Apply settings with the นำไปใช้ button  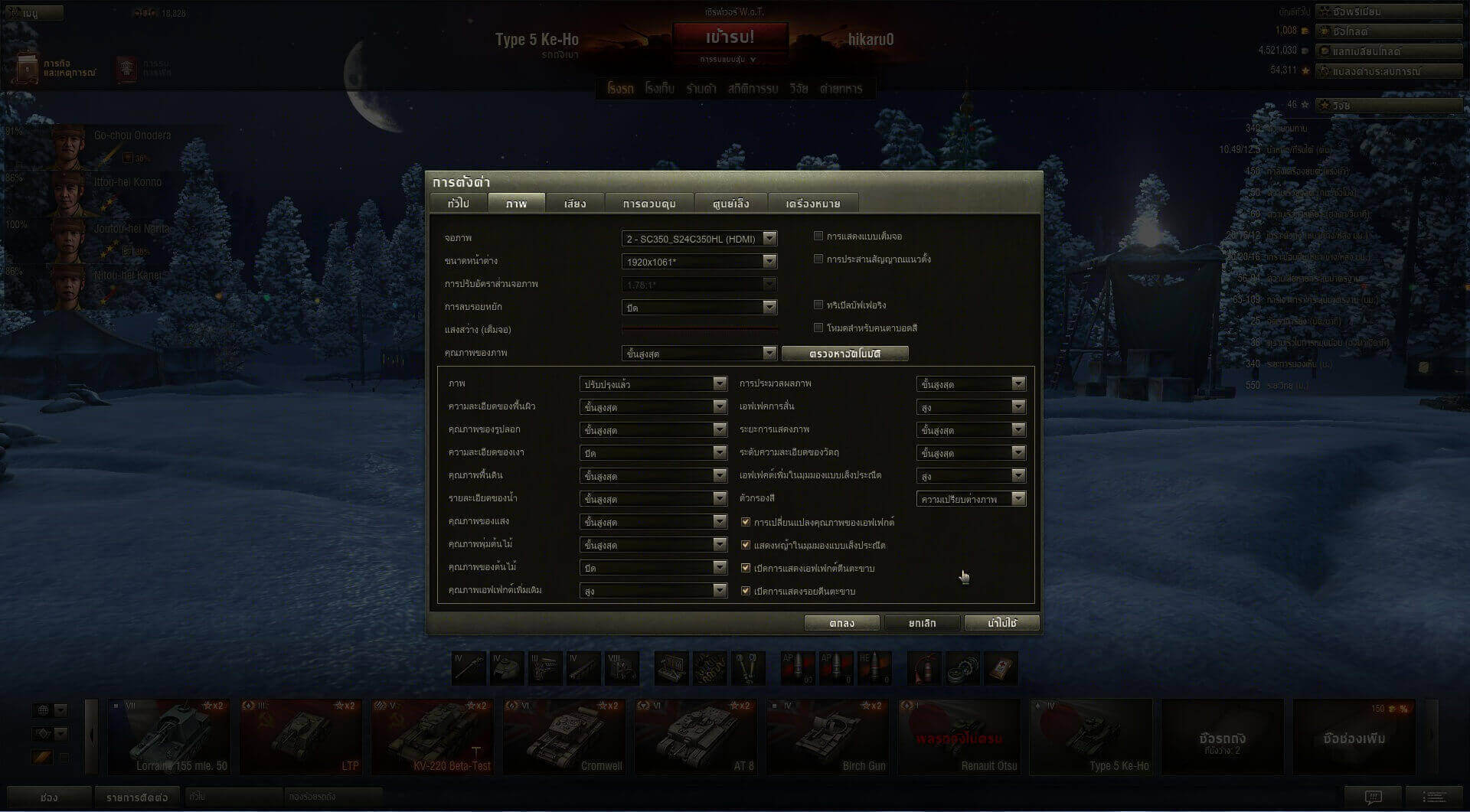point(1001,623)
